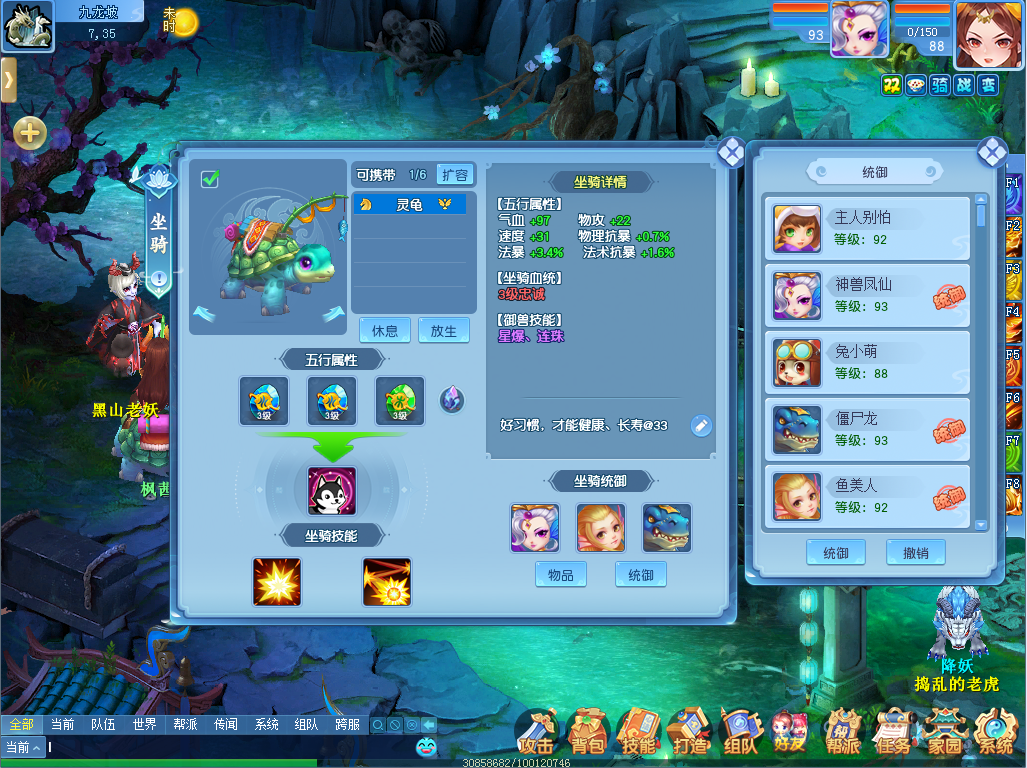Open the 技能 skills menu
This screenshot has width=1027, height=768.
[x=639, y=735]
